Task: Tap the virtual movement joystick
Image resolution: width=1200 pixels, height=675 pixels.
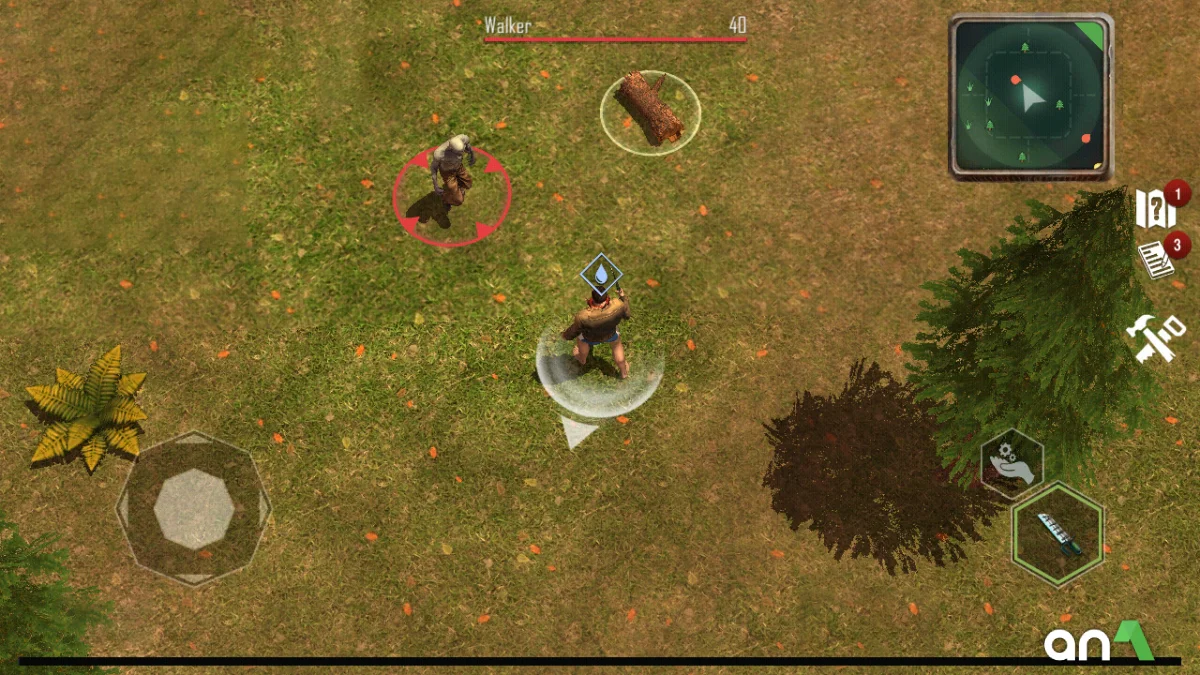Action: [194, 508]
